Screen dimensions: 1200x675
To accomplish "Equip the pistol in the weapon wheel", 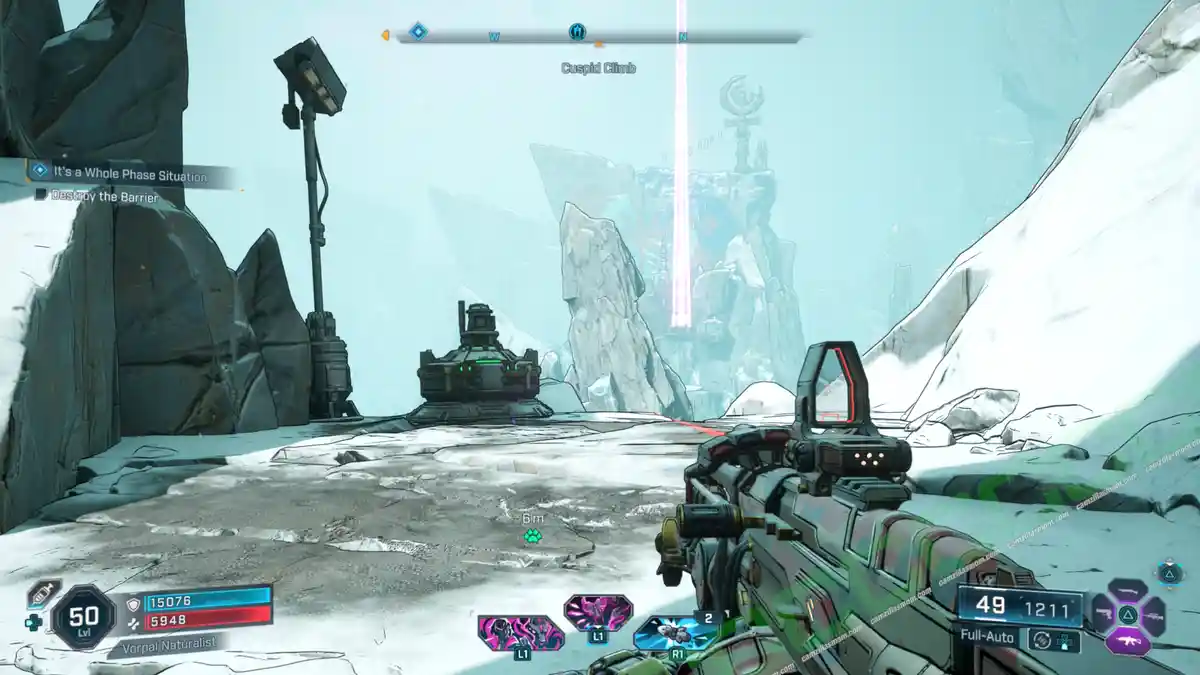I will [x=1103, y=613].
